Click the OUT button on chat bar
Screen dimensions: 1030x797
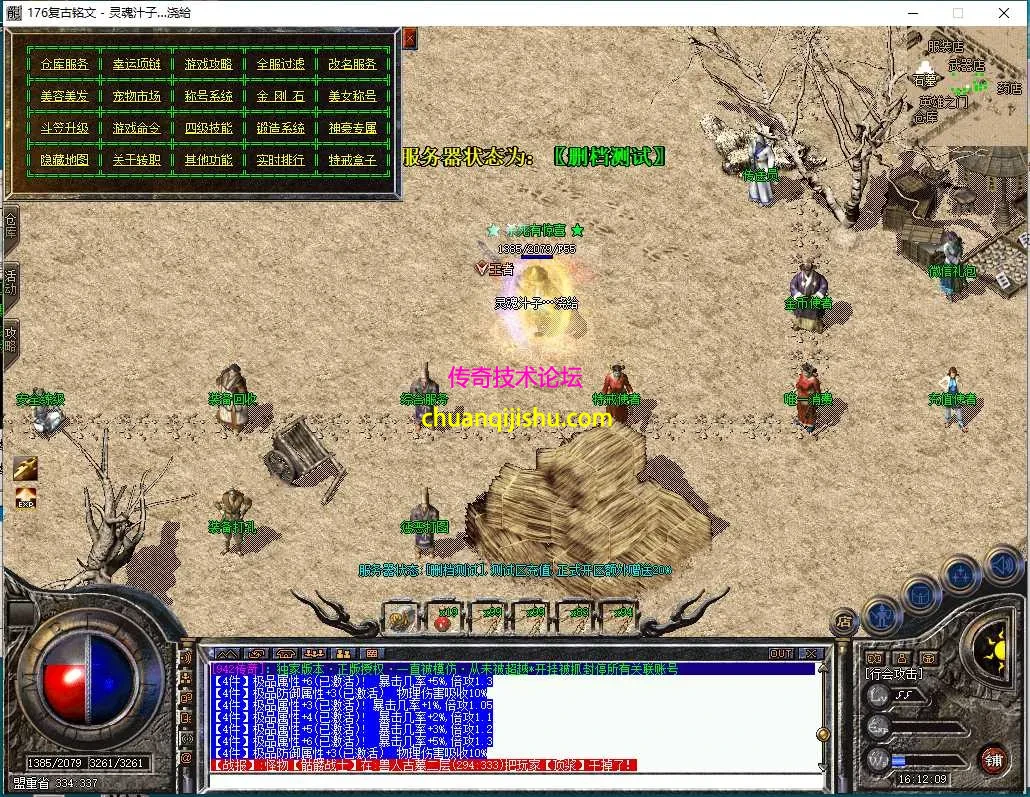pos(781,654)
